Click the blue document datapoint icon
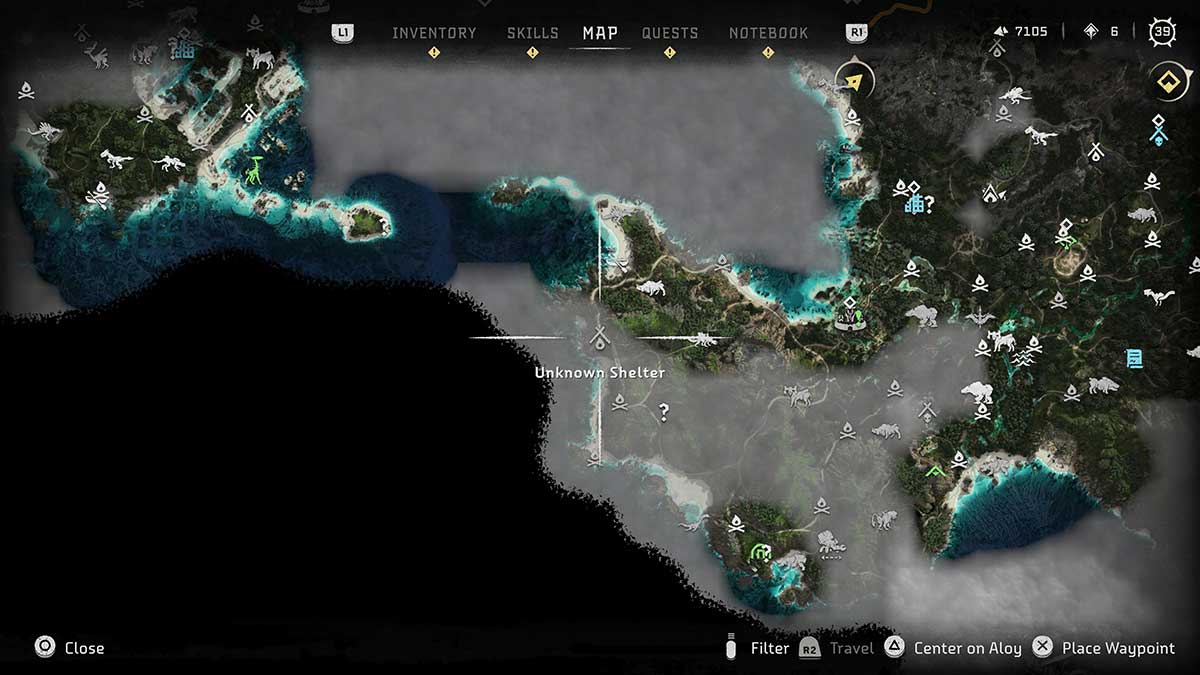1200x675 pixels. pos(1134,358)
